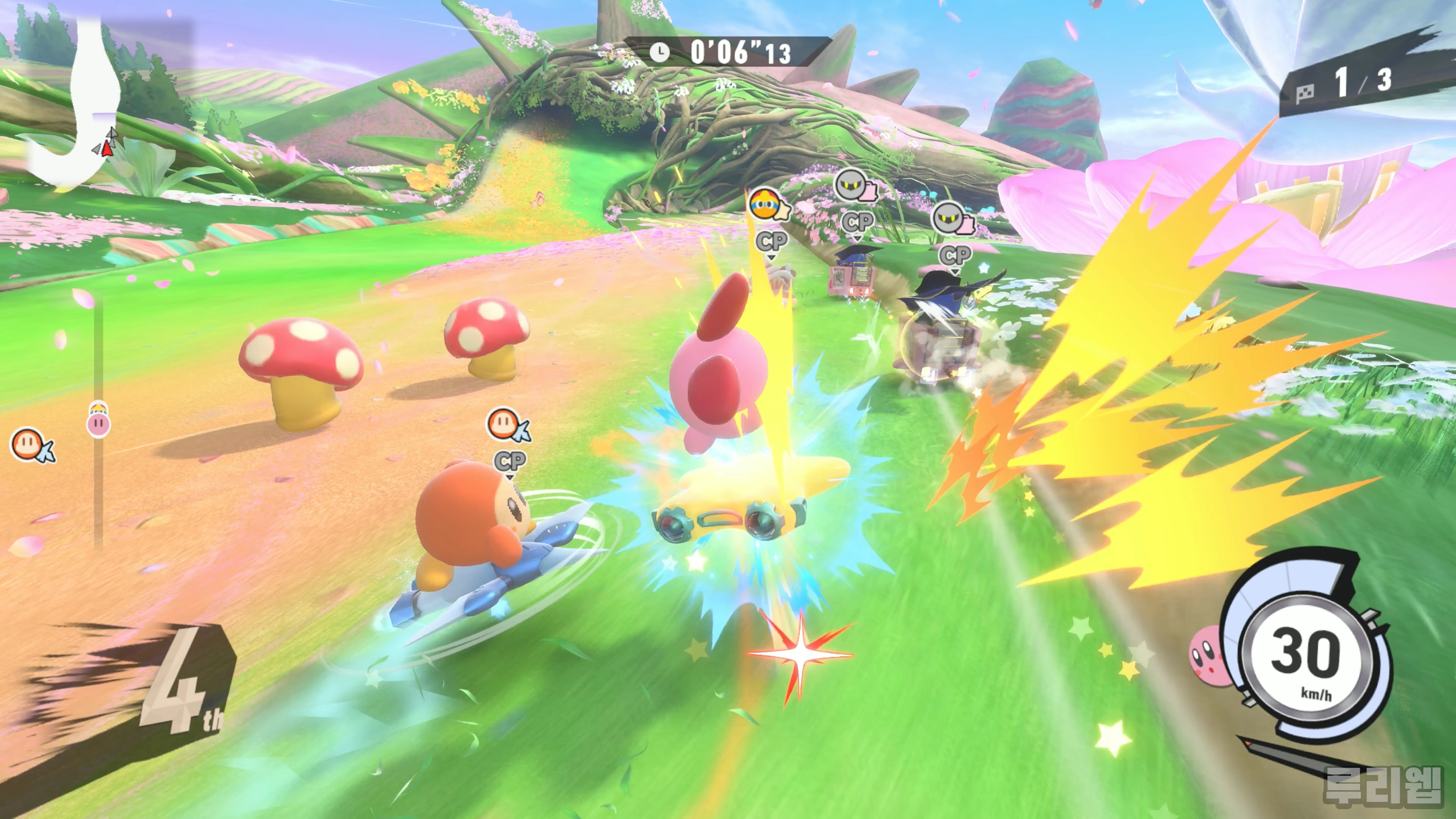This screenshot has height=819, width=1456.
Task: Click the Waddle Dee icon beside the progress bar
Action: tap(31, 445)
